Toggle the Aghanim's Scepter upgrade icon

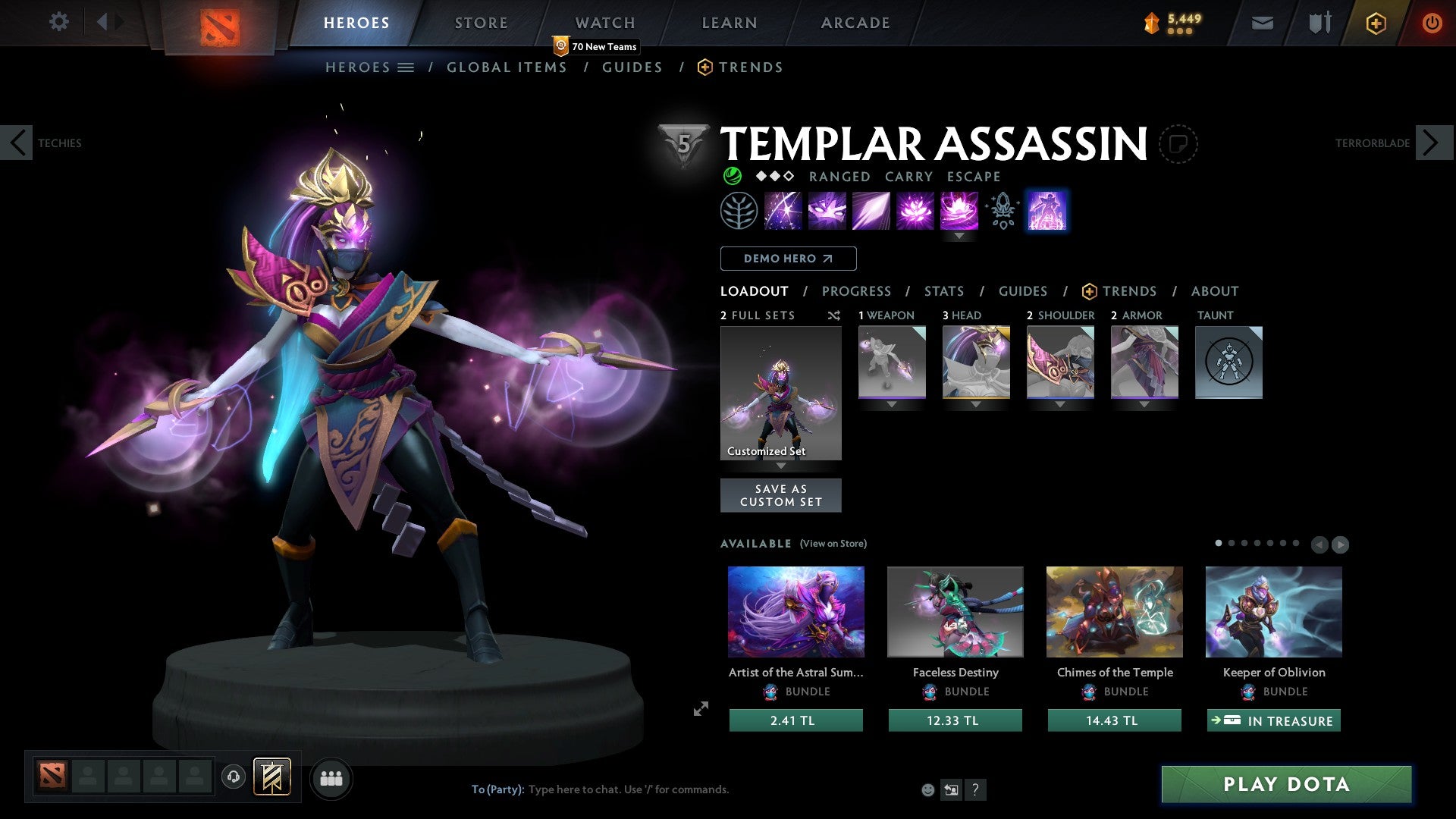[1001, 211]
